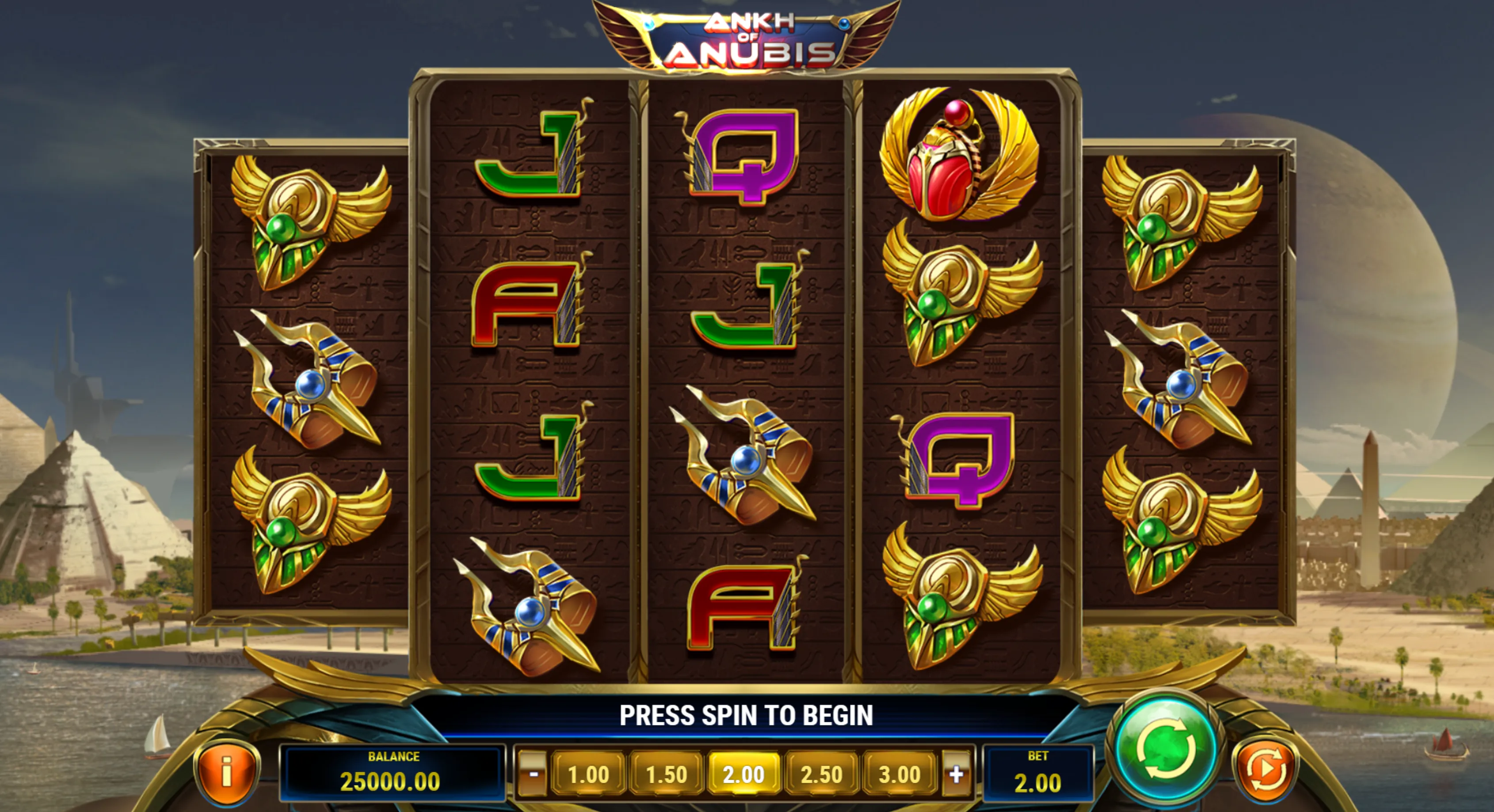Choose the 1.50 bet amount
The width and height of the screenshot is (1494, 812).
click(666, 774)
